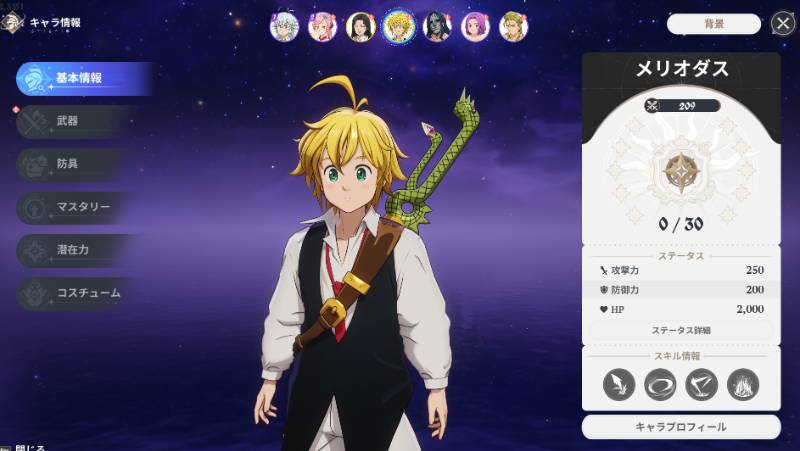This screenshot has width=800, height=451.
Task: View the angled sword strike skill icon
Action: [x=701, y=385]
